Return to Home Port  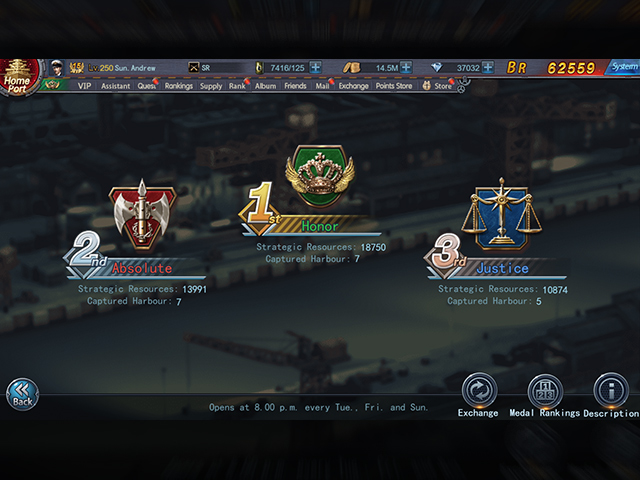(x=17, y=73)
